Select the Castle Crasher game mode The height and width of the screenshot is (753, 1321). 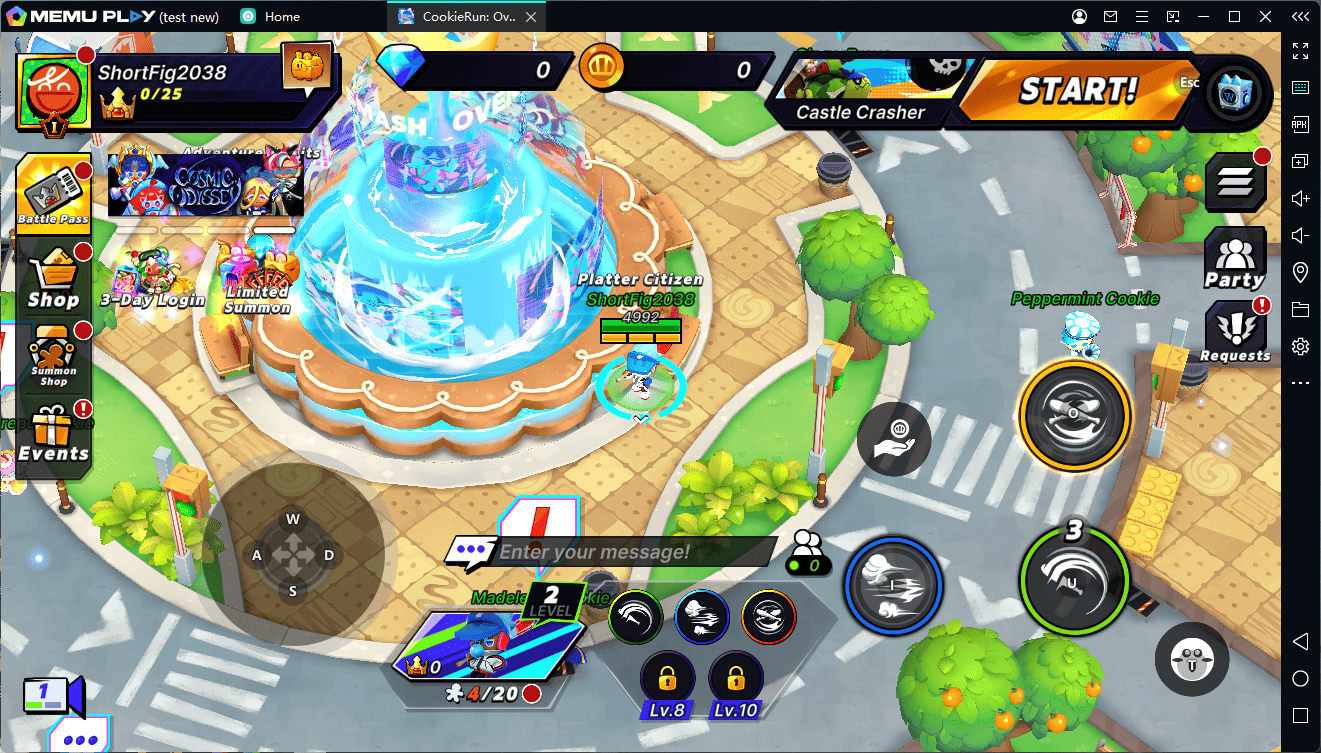[x=860, y=92]
